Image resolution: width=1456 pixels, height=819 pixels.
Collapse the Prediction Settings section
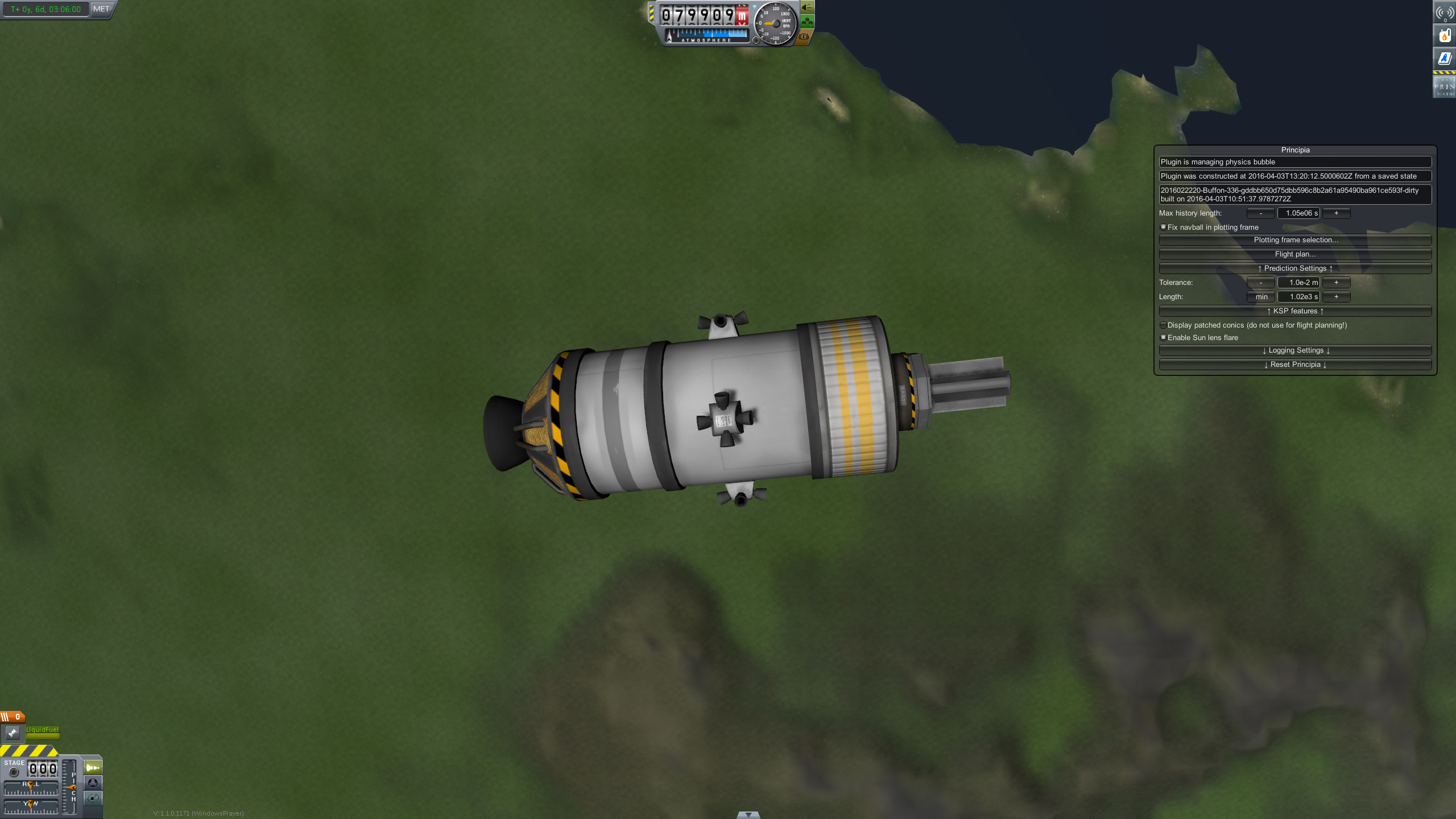(1295, 268)
